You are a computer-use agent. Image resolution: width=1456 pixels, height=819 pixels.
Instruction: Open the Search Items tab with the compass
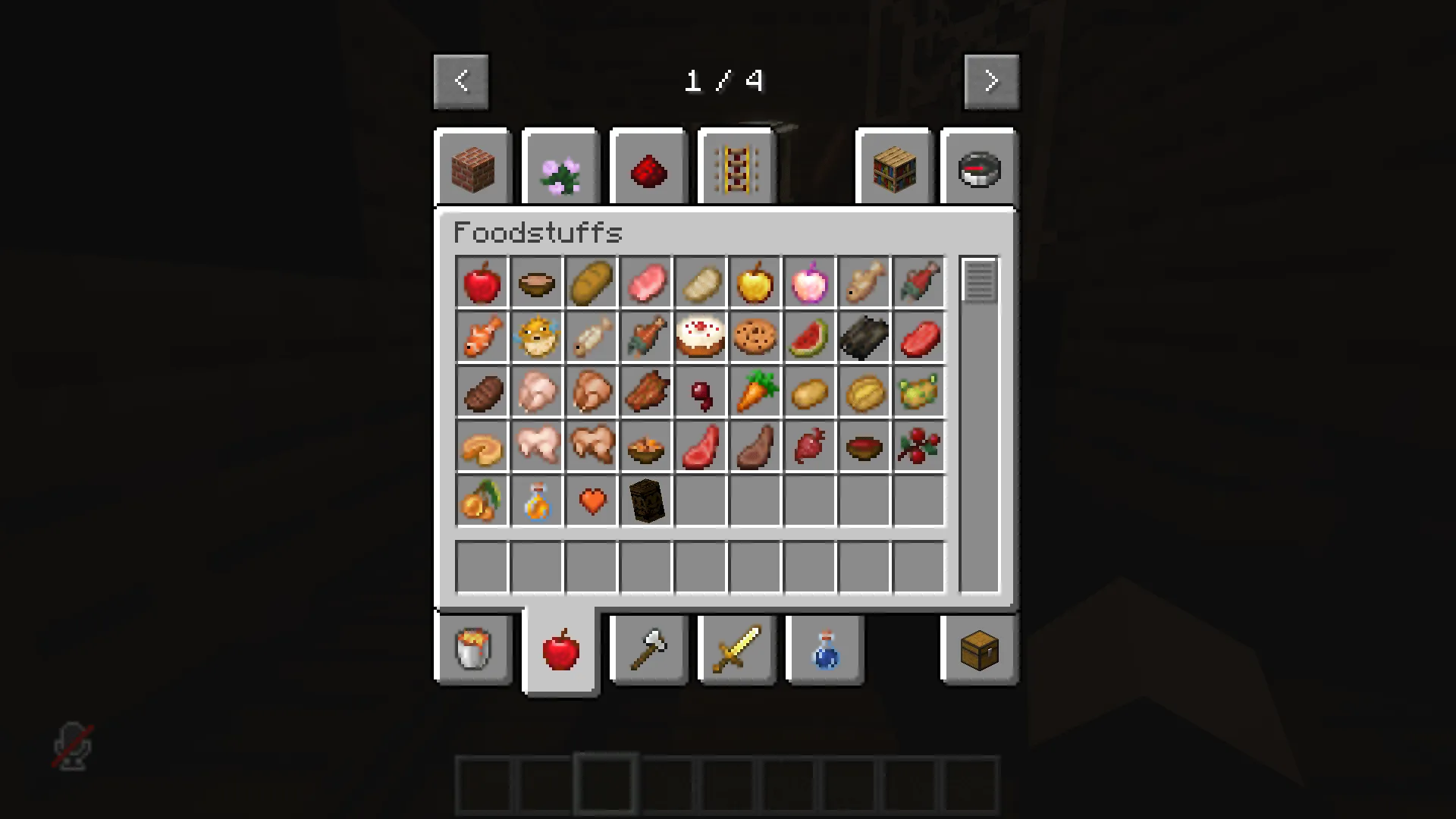click(x=977, y=167)
